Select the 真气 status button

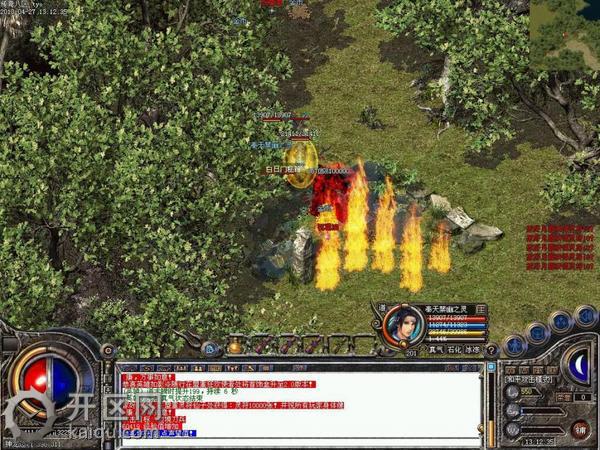pos(437,350)
